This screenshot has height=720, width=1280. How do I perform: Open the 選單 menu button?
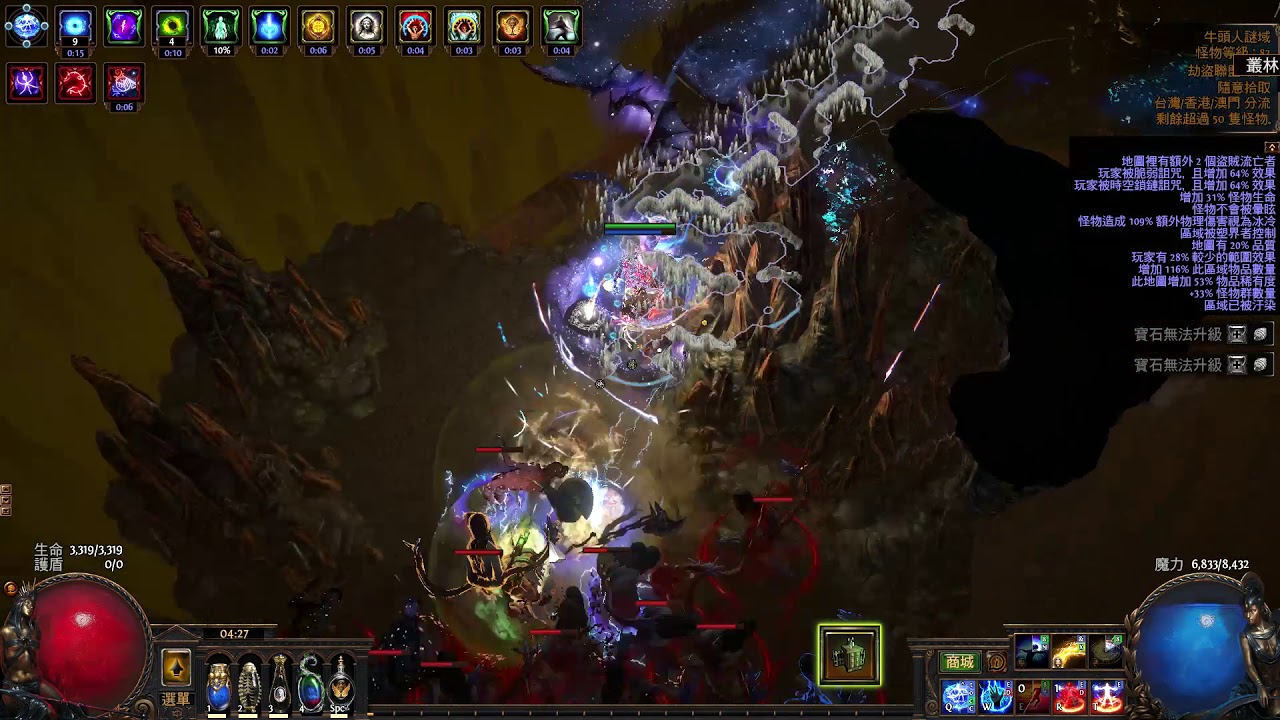coord(176,700)
